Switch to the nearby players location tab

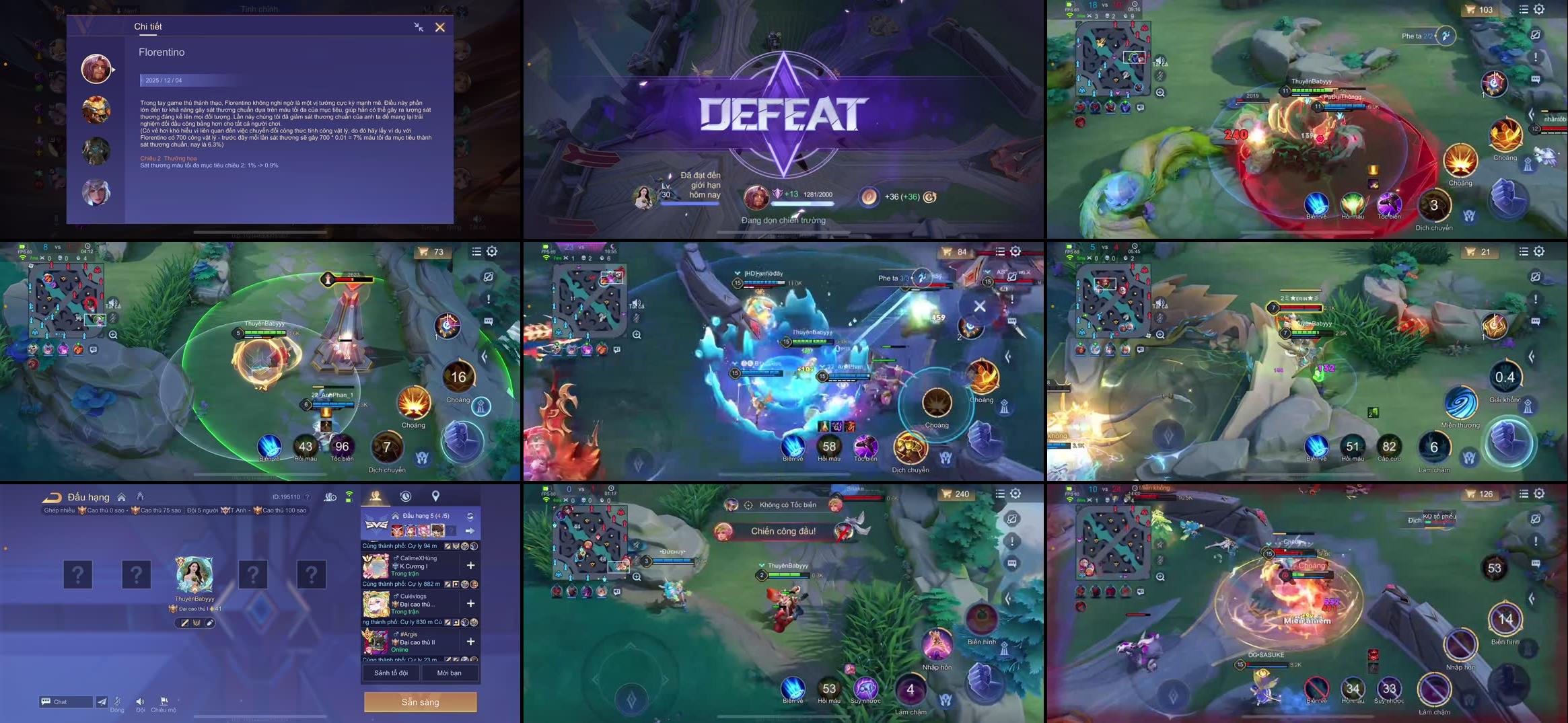click(435, 496)
